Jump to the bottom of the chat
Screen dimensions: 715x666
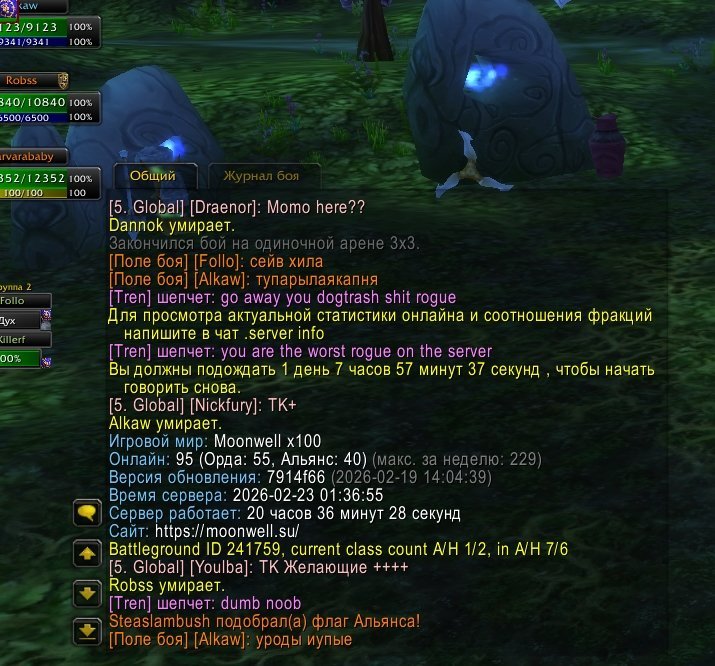pyautogui.click(x=87, y=630)
